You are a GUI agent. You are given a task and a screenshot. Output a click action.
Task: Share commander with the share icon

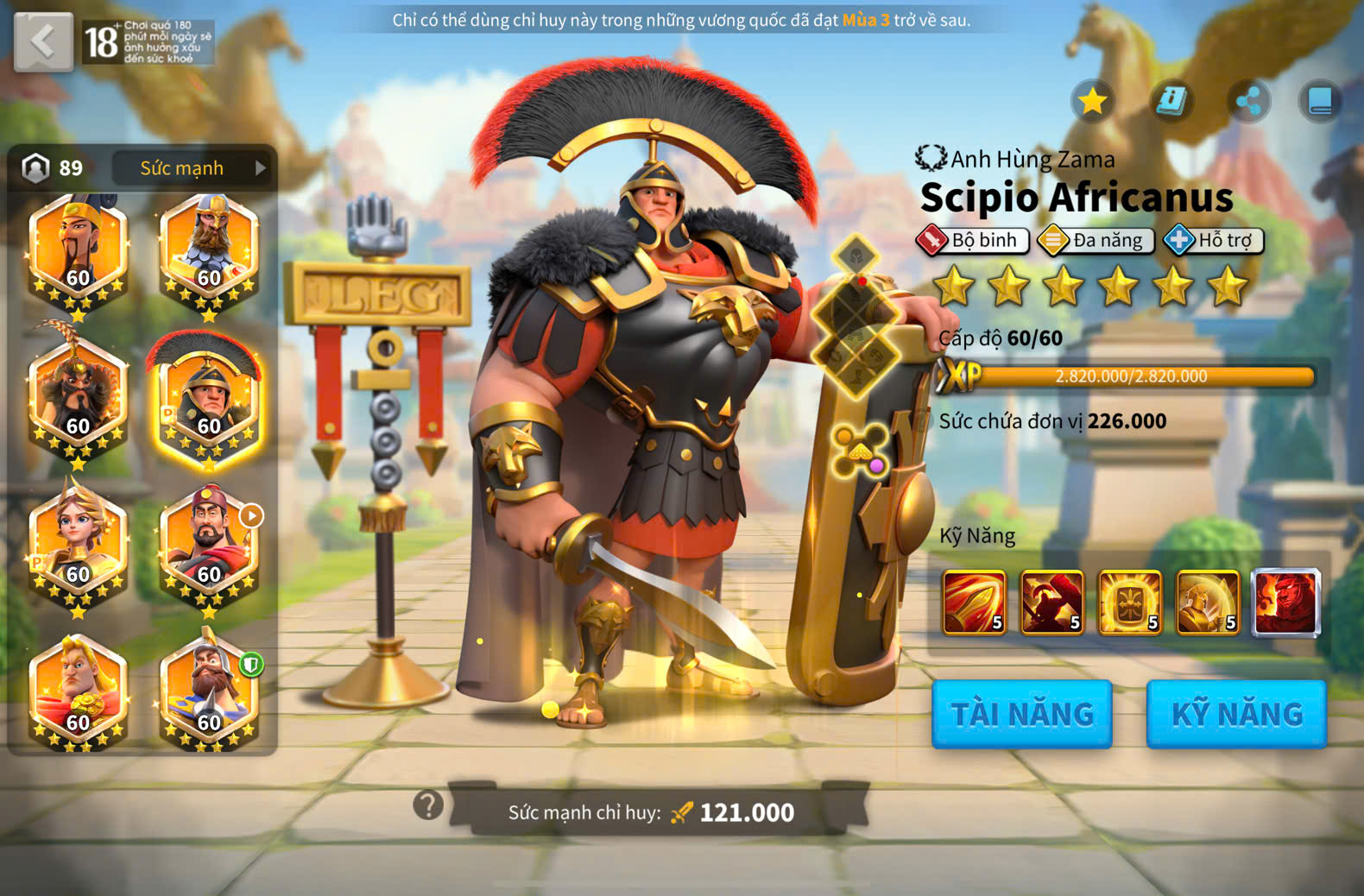1247,102
